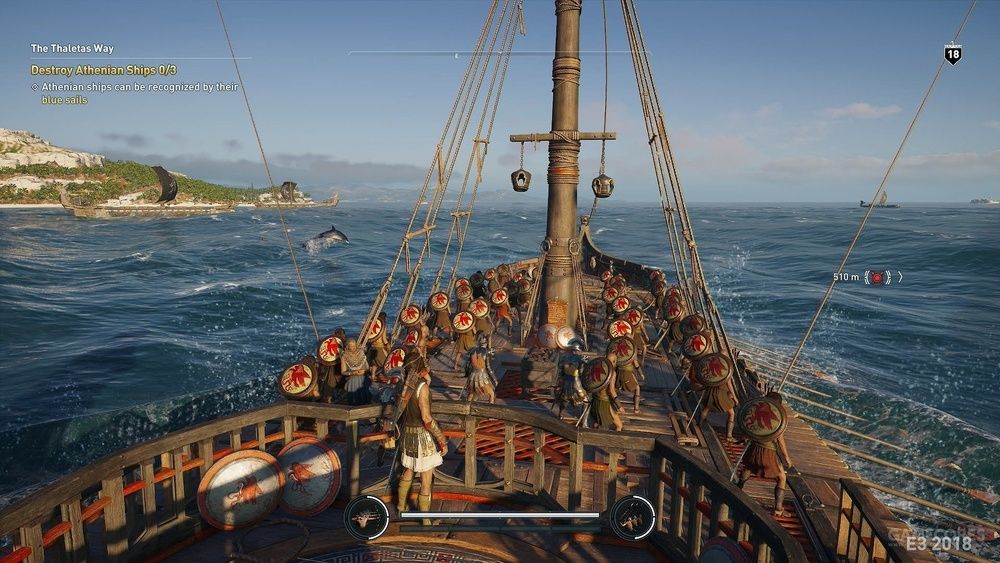Activate the arrow volley ship ability
This screenshot has width=1000, height=563.
click(x=365, y=517)
